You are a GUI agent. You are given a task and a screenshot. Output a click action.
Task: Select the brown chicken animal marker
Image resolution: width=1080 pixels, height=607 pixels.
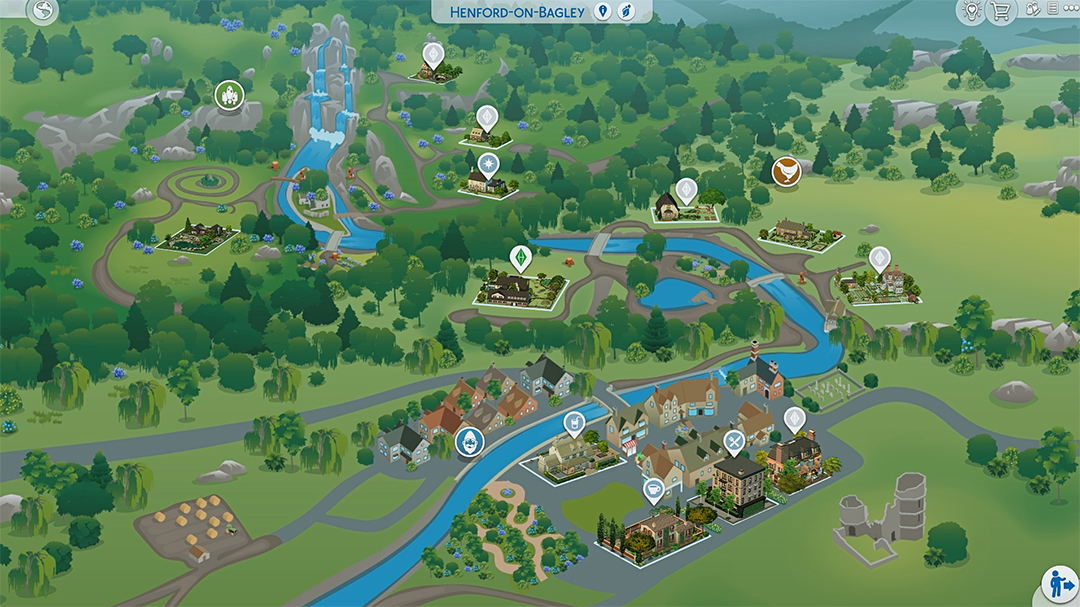pyautogui.click(x=788, y=170)
